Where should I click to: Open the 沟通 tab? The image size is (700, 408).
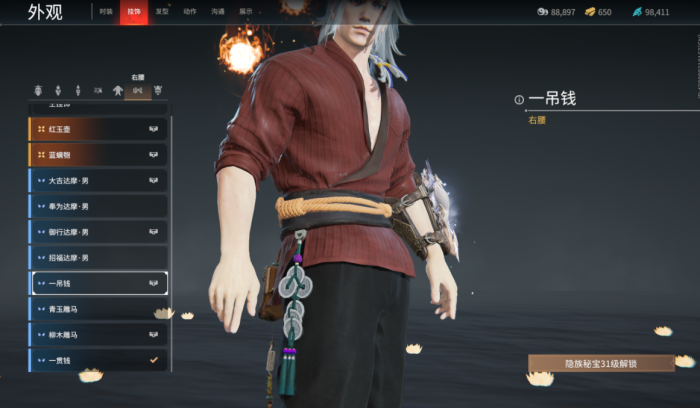pyautogui.click(x=218, y=12)
